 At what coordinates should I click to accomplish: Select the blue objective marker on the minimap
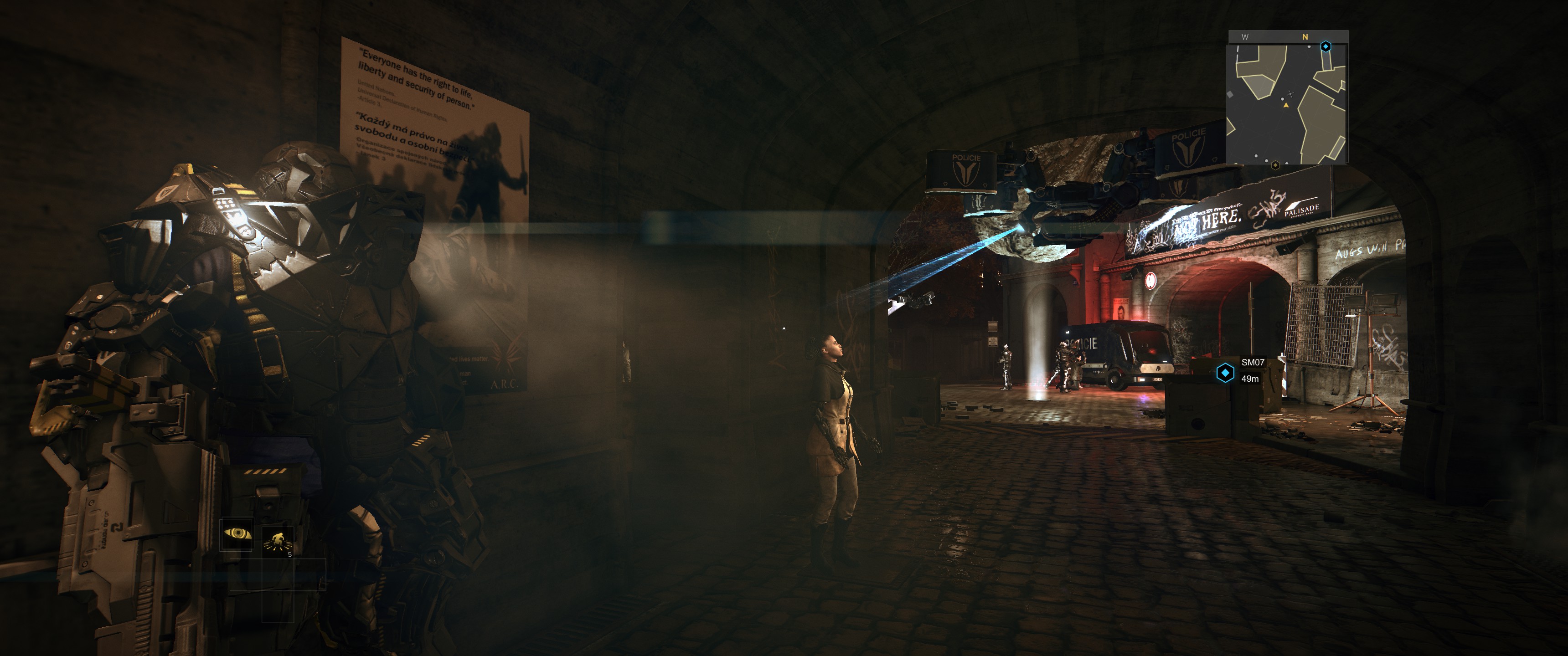(1326, 46)
